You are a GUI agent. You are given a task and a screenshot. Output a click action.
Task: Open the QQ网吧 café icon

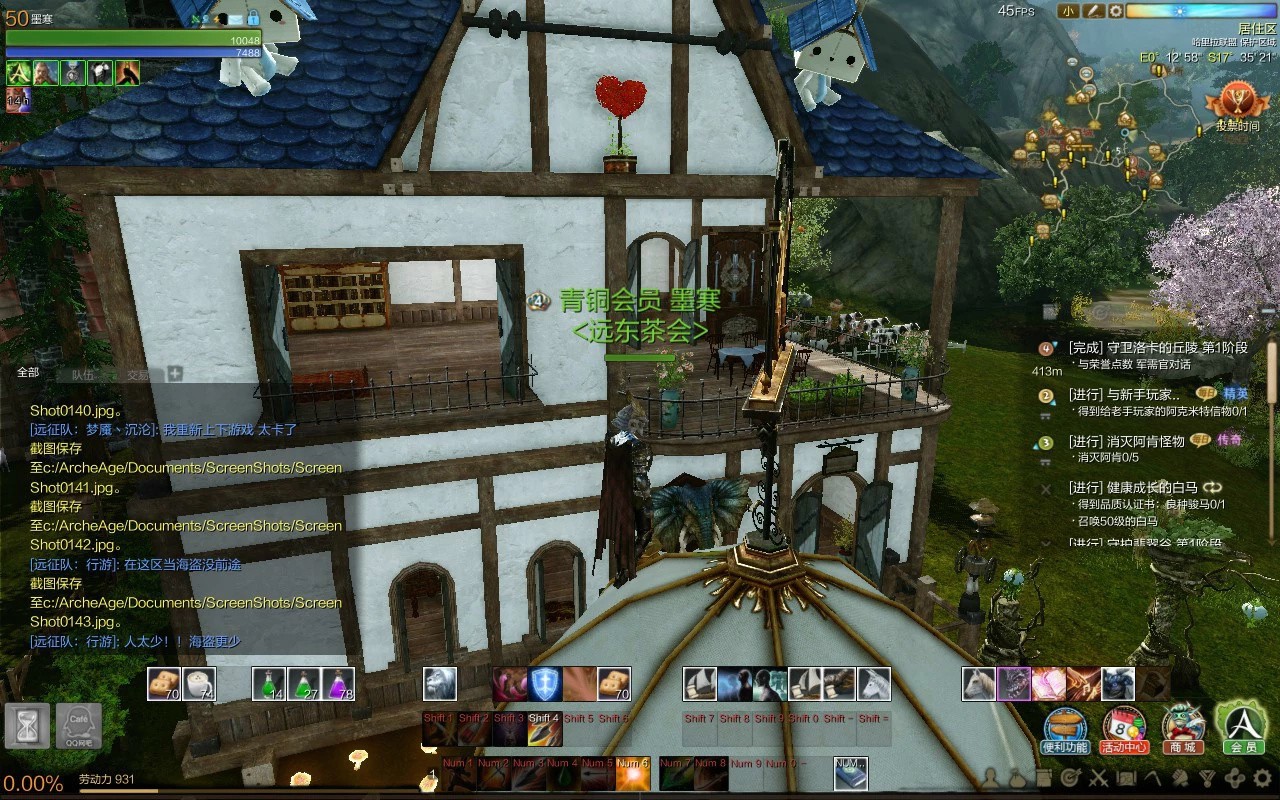click(78, 726)
